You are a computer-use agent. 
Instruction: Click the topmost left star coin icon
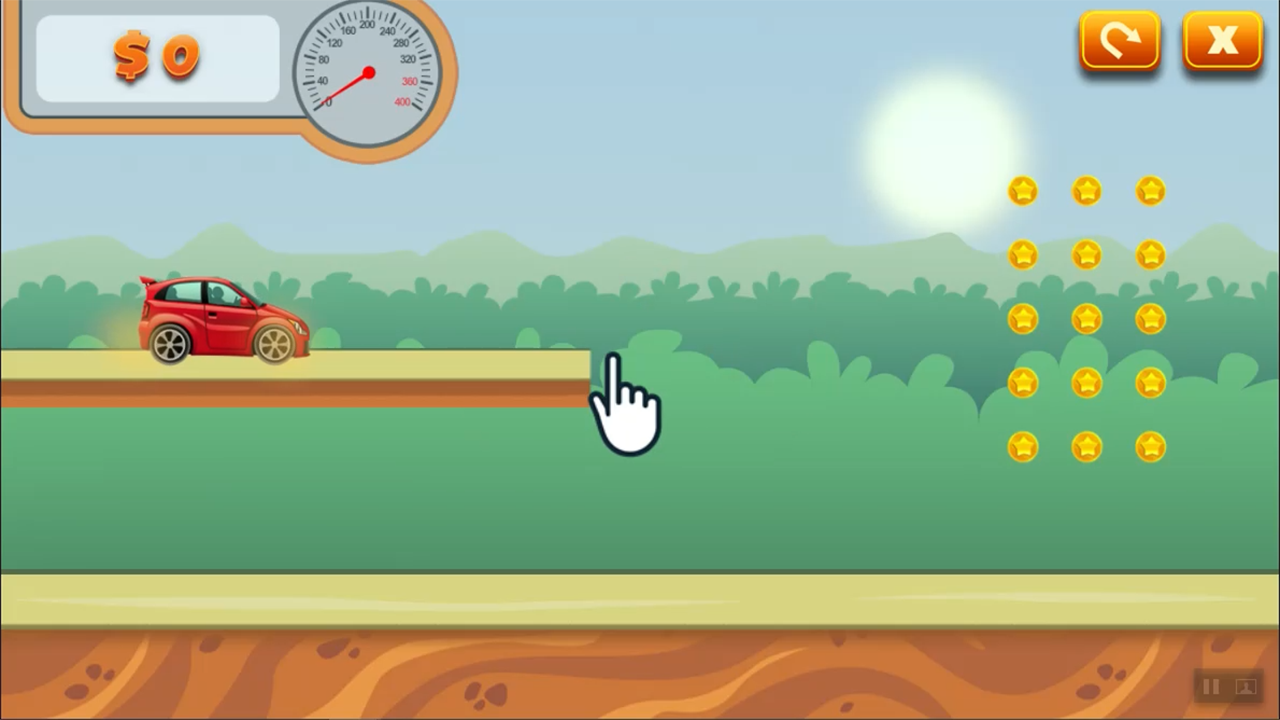click(x=1022, y=191)
